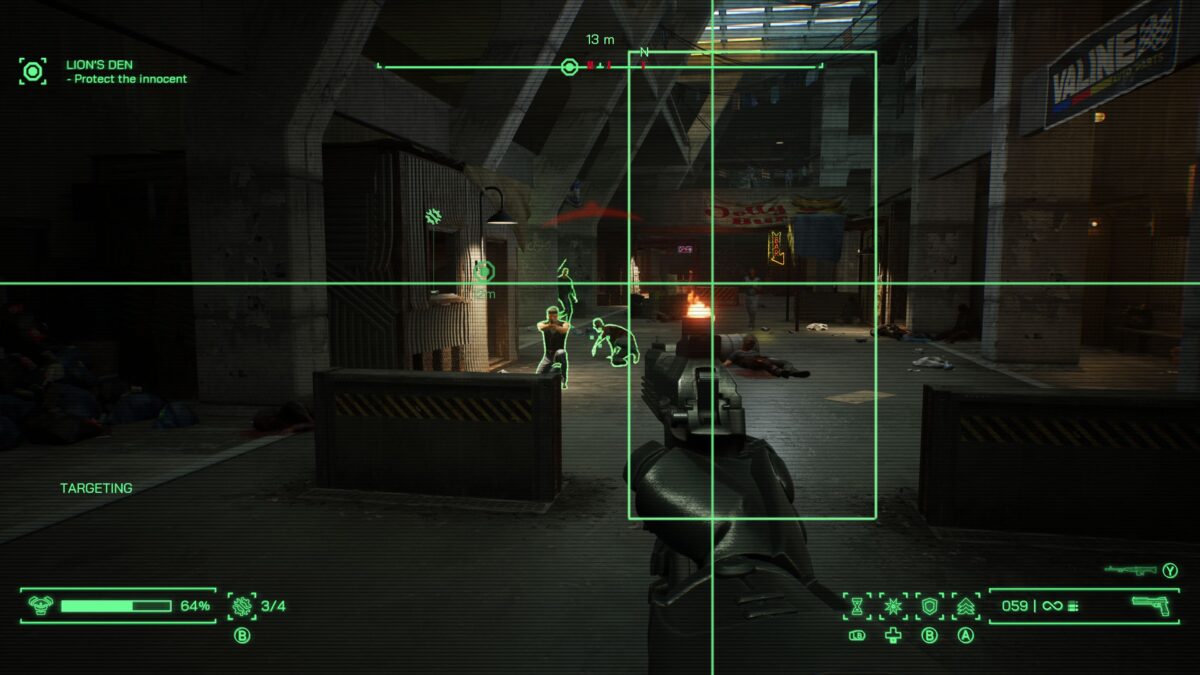Switch to the secondary rifle weapon icon
This screenshot has height=675, width=1200.
pos(1130,570)
